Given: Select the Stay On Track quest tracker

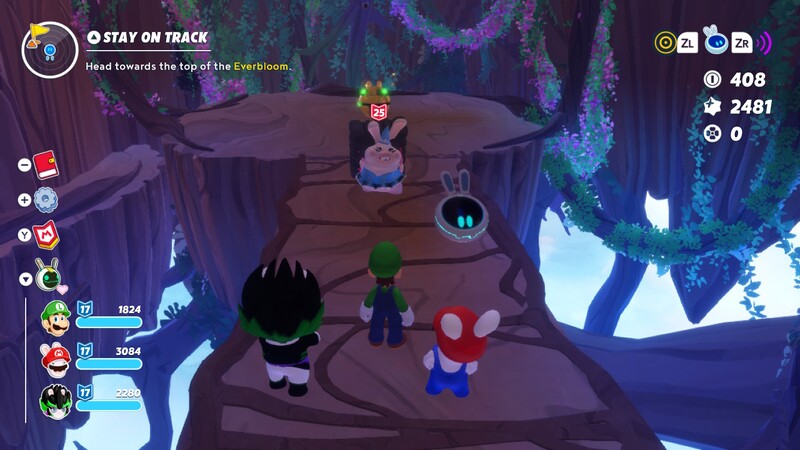Looking at the screenshot, I should coord(148,38).
